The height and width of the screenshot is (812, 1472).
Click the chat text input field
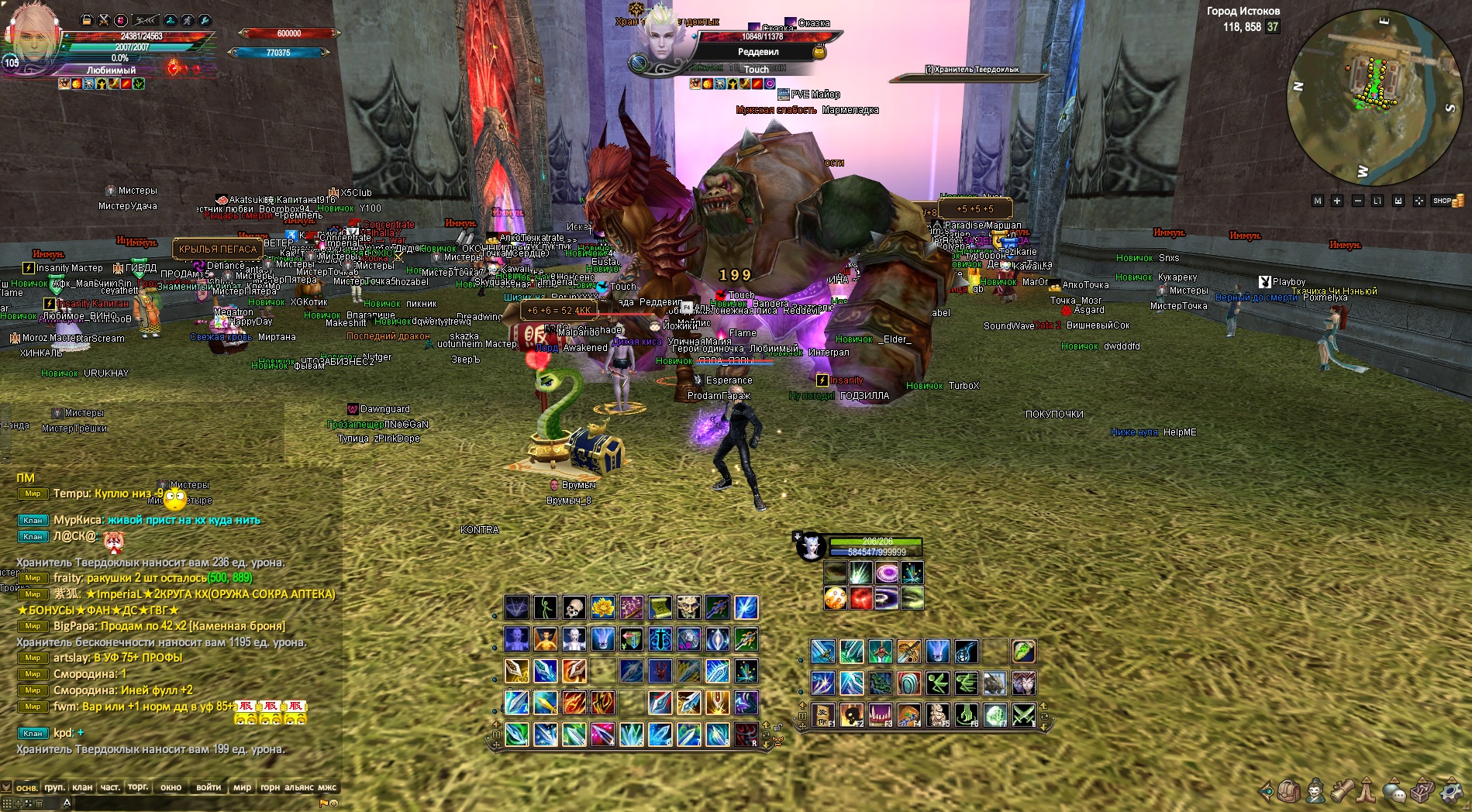click(194, 803)
